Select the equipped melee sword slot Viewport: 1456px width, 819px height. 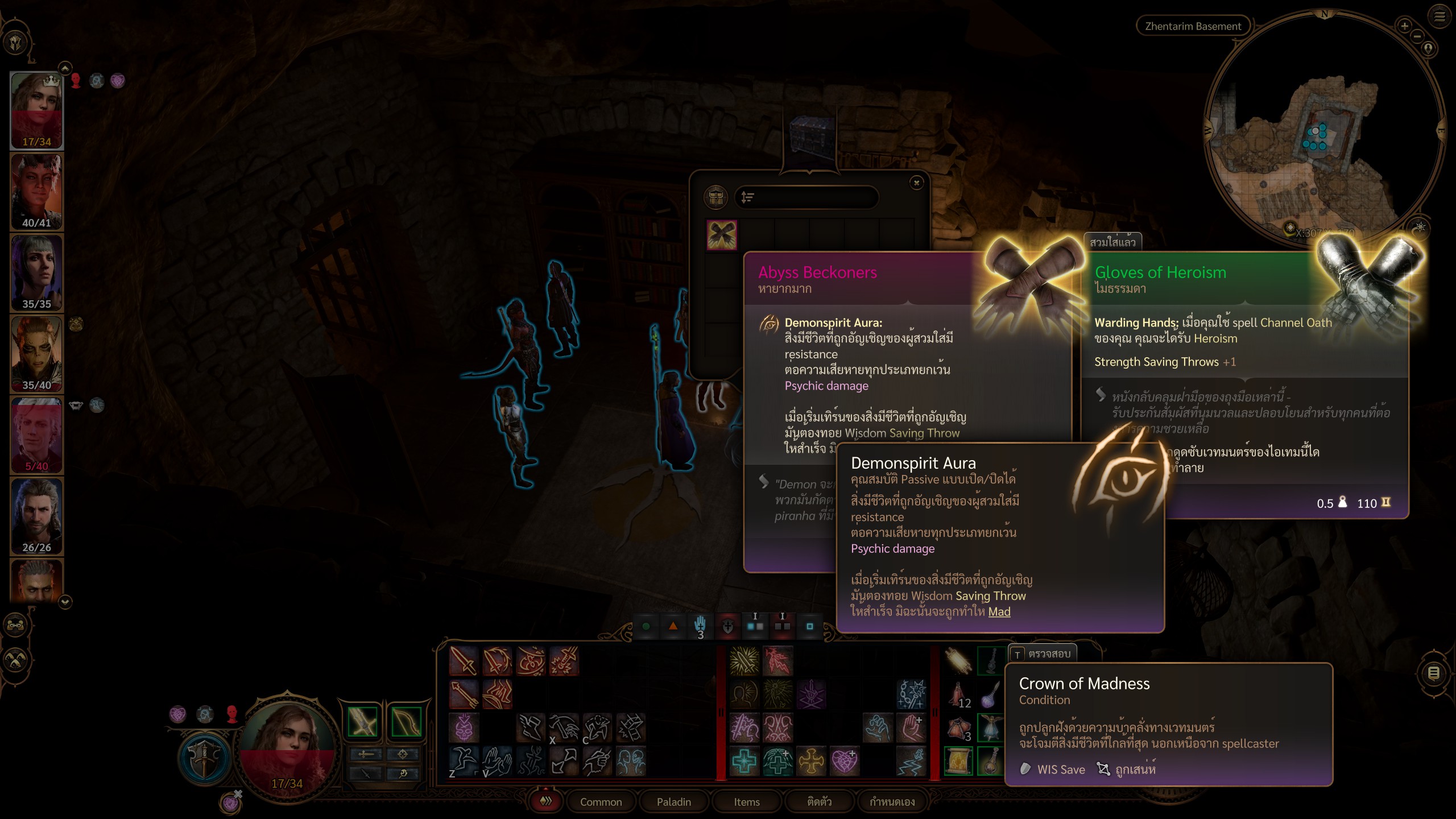coord(362,722)
